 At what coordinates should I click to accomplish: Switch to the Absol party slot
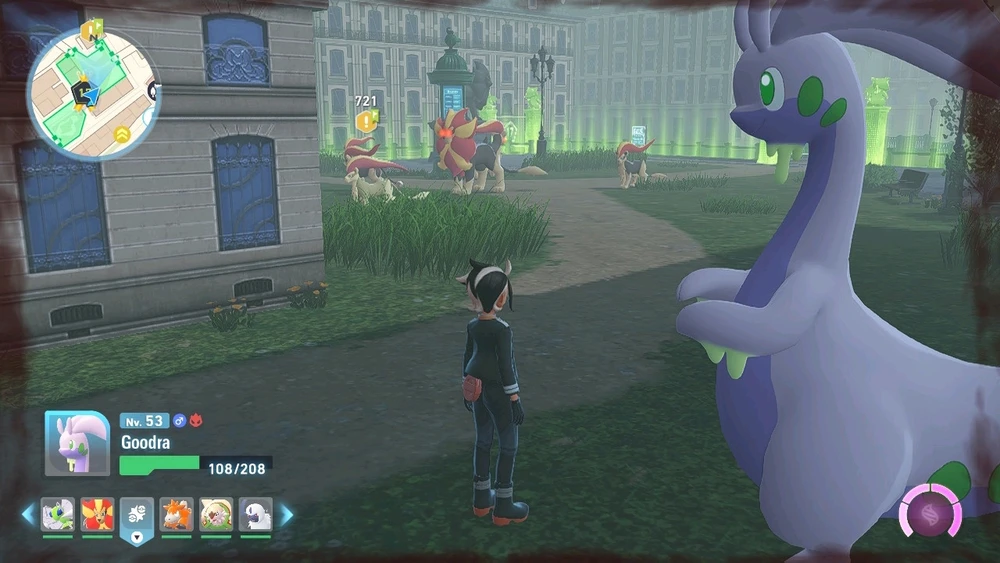tap(255, 515)
